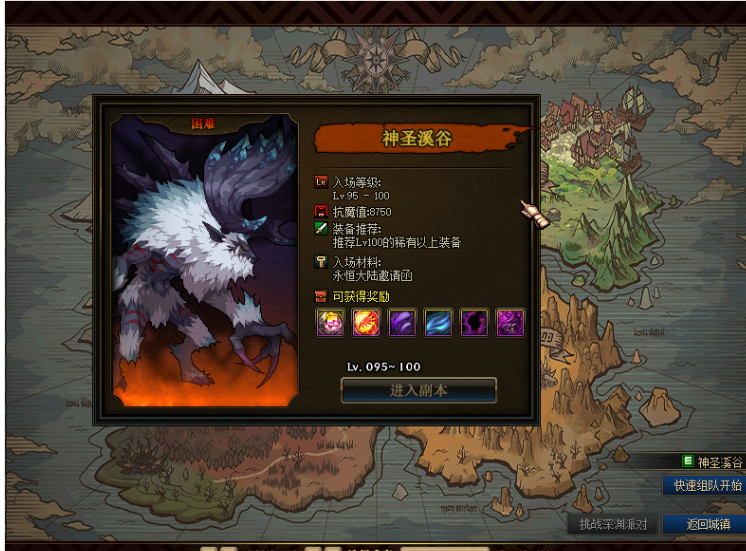Inspect the orange fire orb reward icon
Viewport: 746px width, 551px height.
pos(367,322)
